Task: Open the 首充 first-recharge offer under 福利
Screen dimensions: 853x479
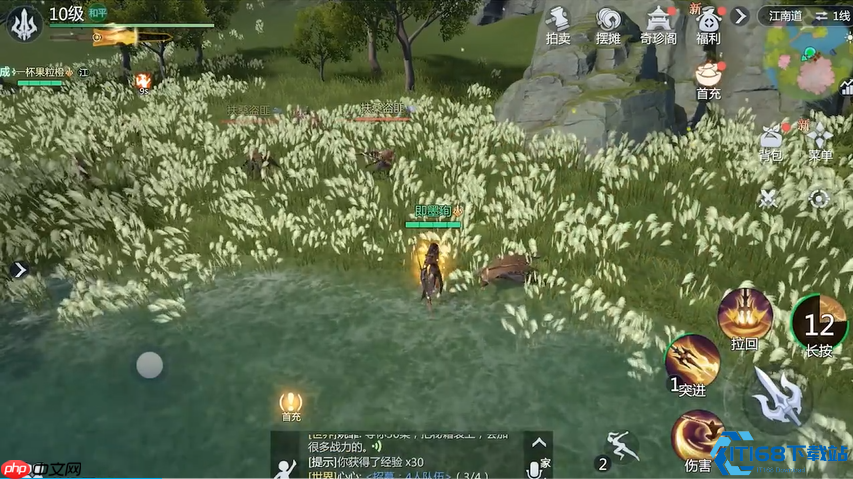Action: tap(709, 77)
